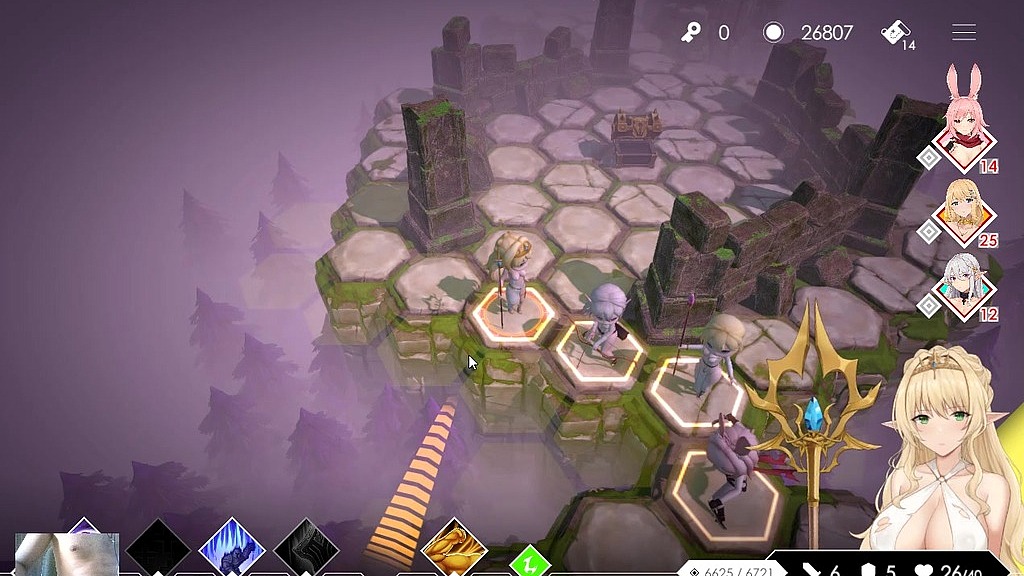Screen dimensions: 1024x576
Task: Click the green lightning diamond icon
Action: (x=528, y=562)
